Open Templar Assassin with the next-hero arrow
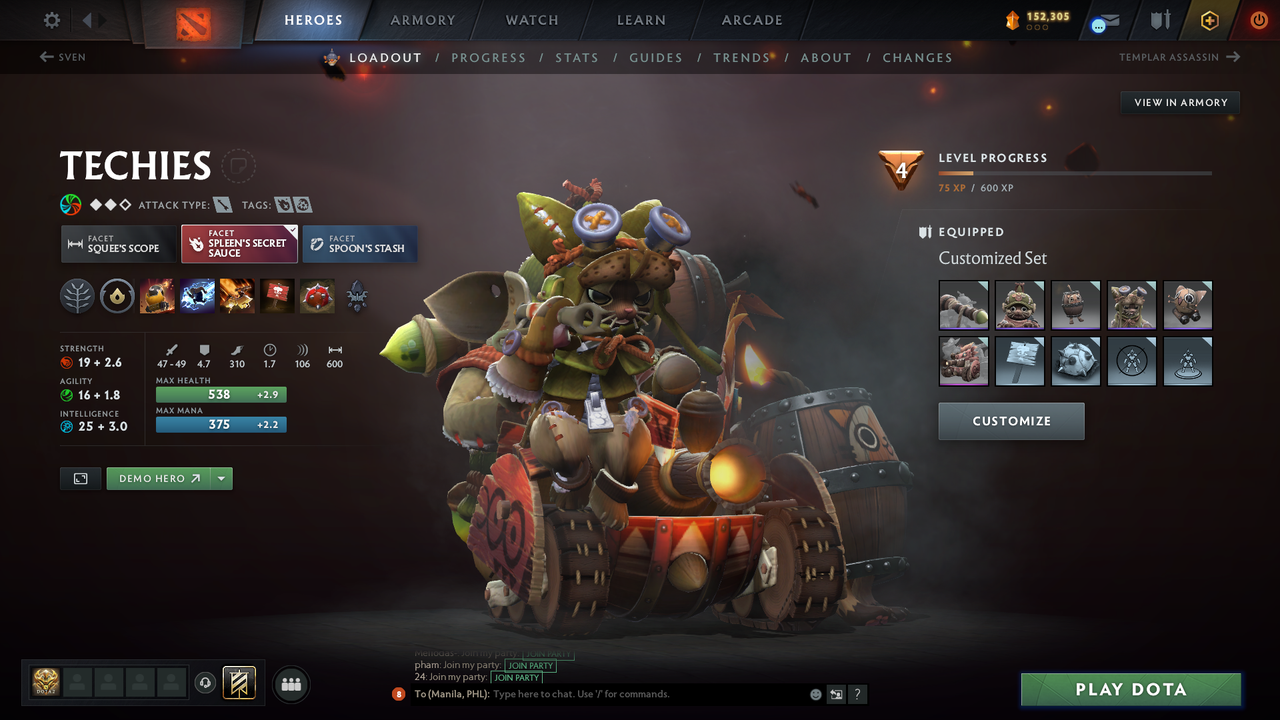 click(1232, 57)
